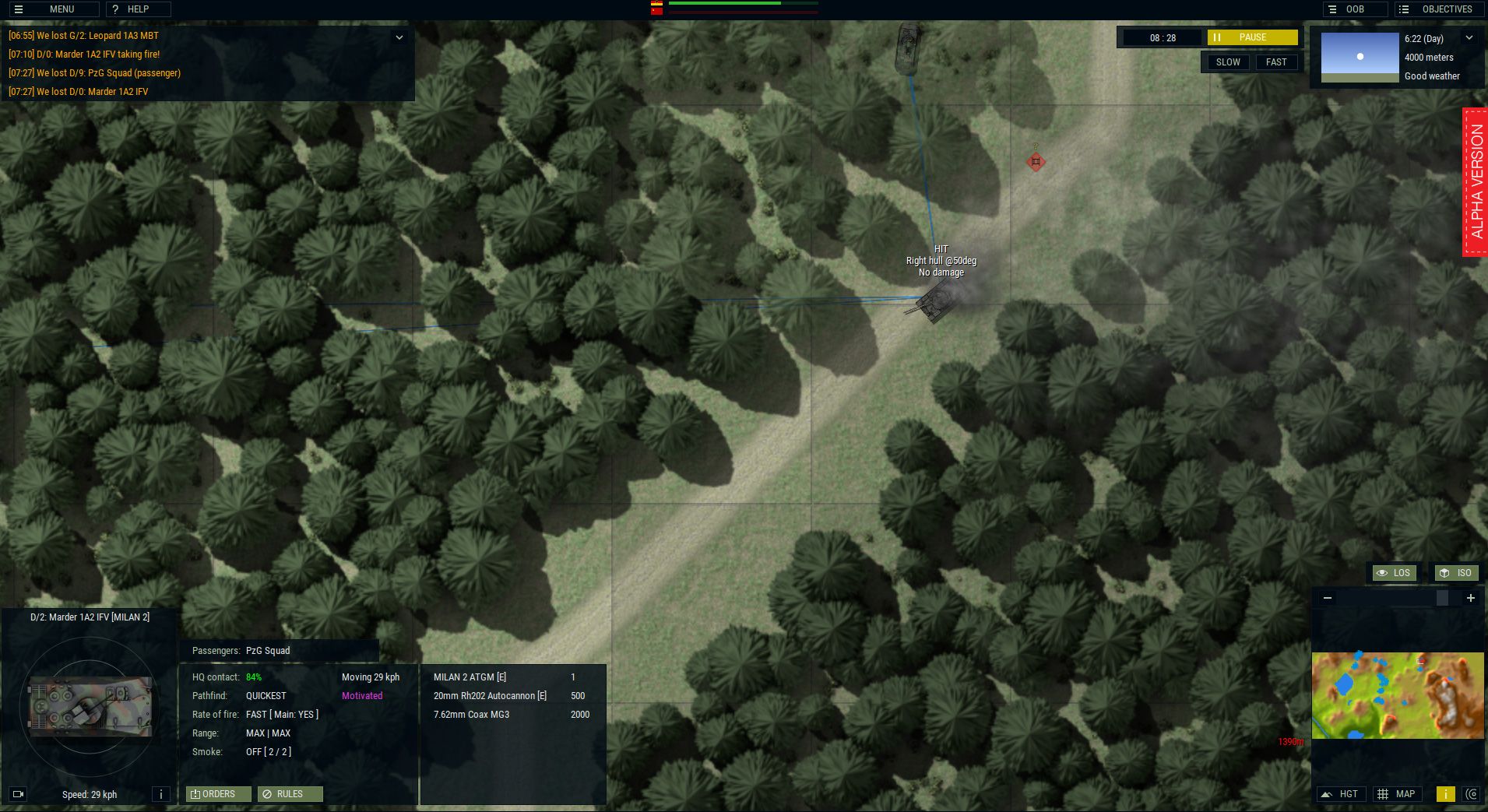Viewport: 1488px width, 812px height.
Task: Toggle ISO isometric view mode
Action: 1456,573
